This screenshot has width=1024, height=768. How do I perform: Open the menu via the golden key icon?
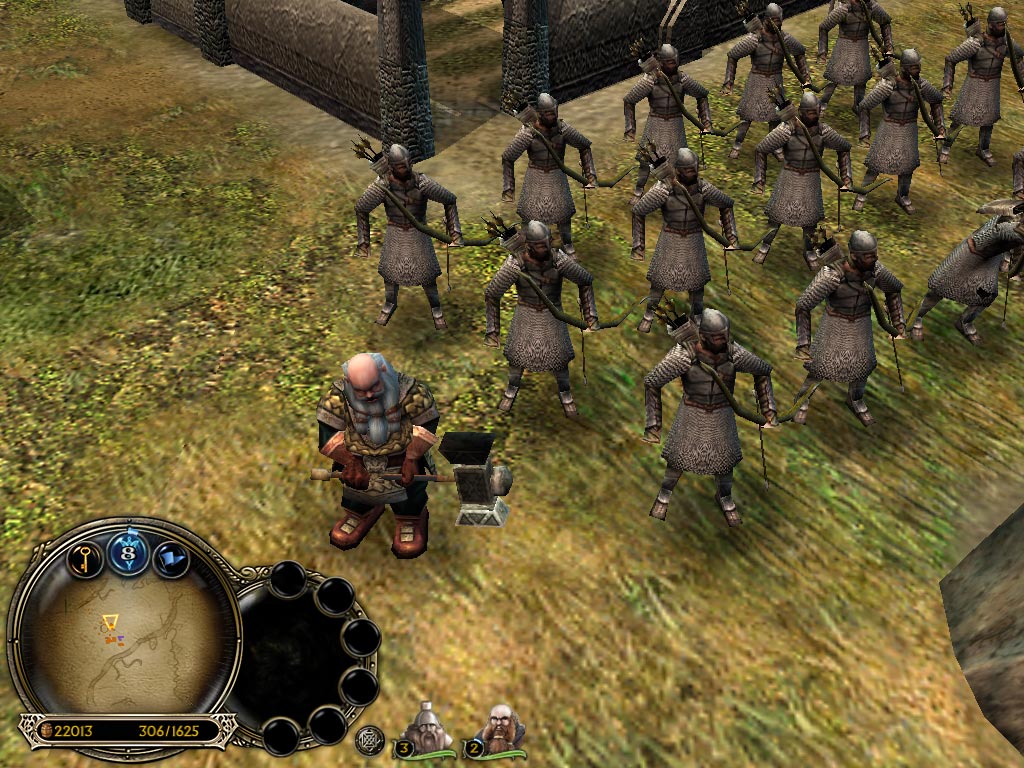tap(86, 558)
